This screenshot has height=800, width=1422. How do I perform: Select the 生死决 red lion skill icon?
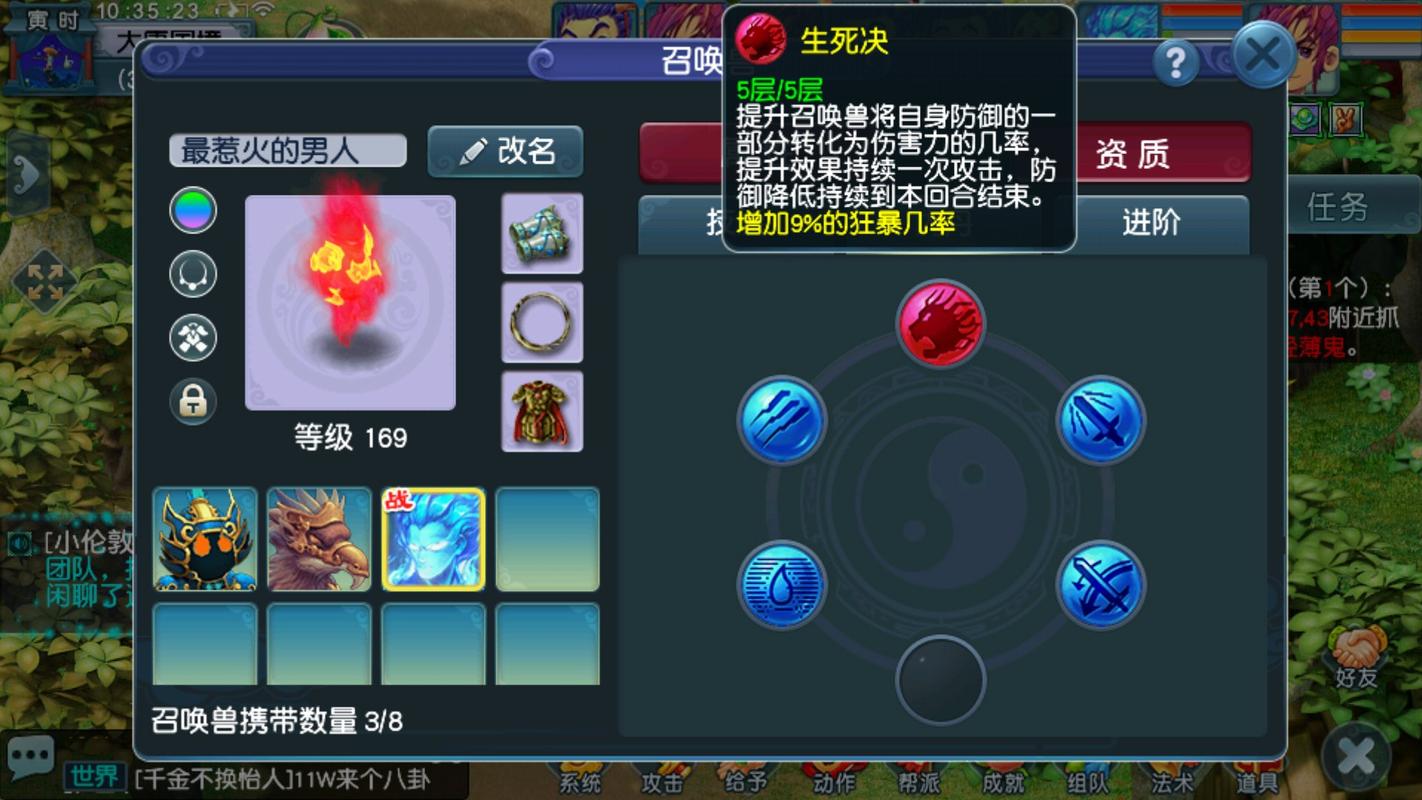(x=943, y=322)
